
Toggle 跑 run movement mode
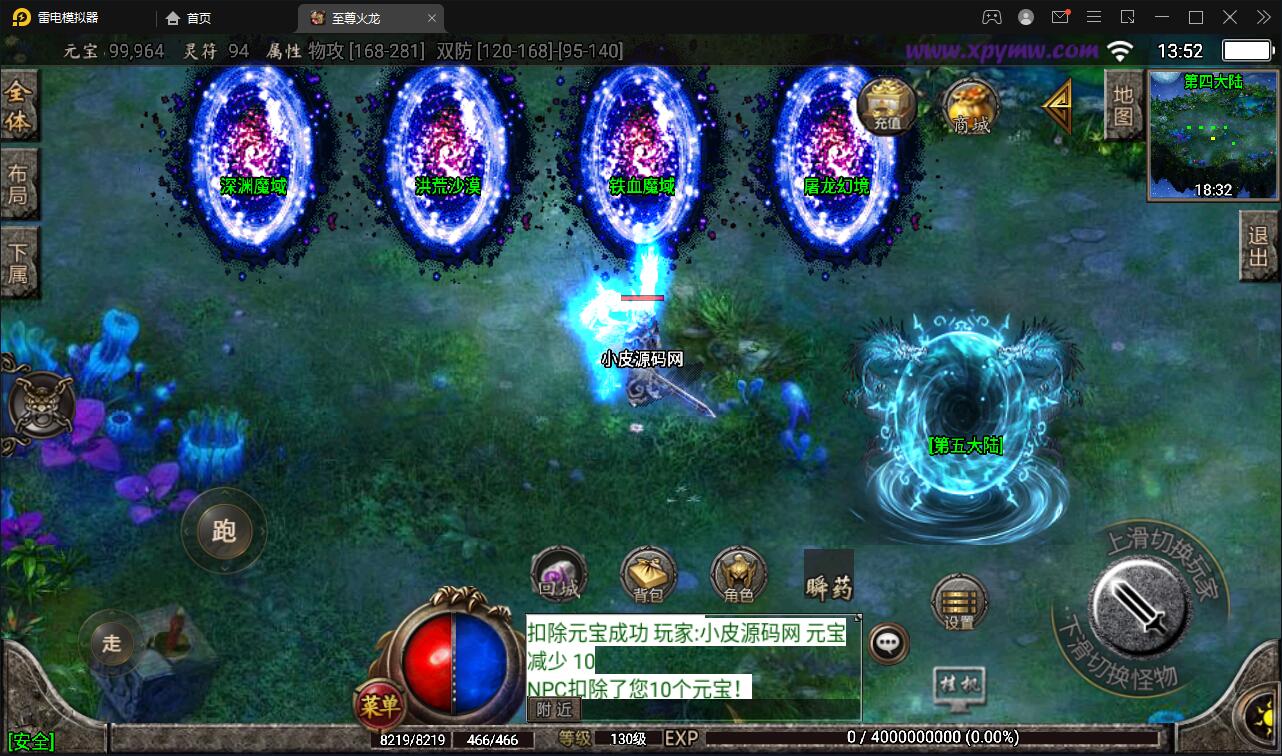click(x=224, y=531)
